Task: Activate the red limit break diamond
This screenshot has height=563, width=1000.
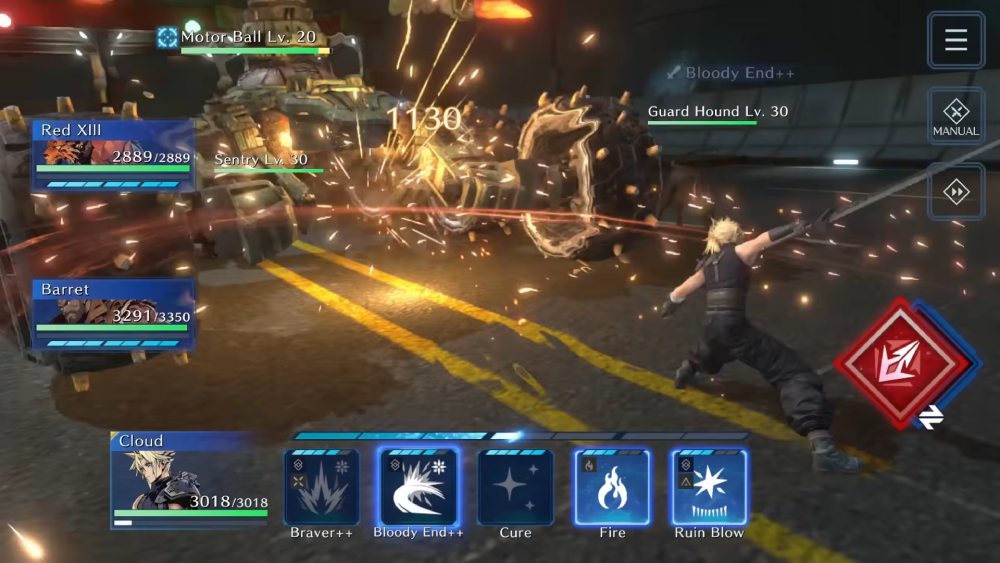Action: point(901,364)
